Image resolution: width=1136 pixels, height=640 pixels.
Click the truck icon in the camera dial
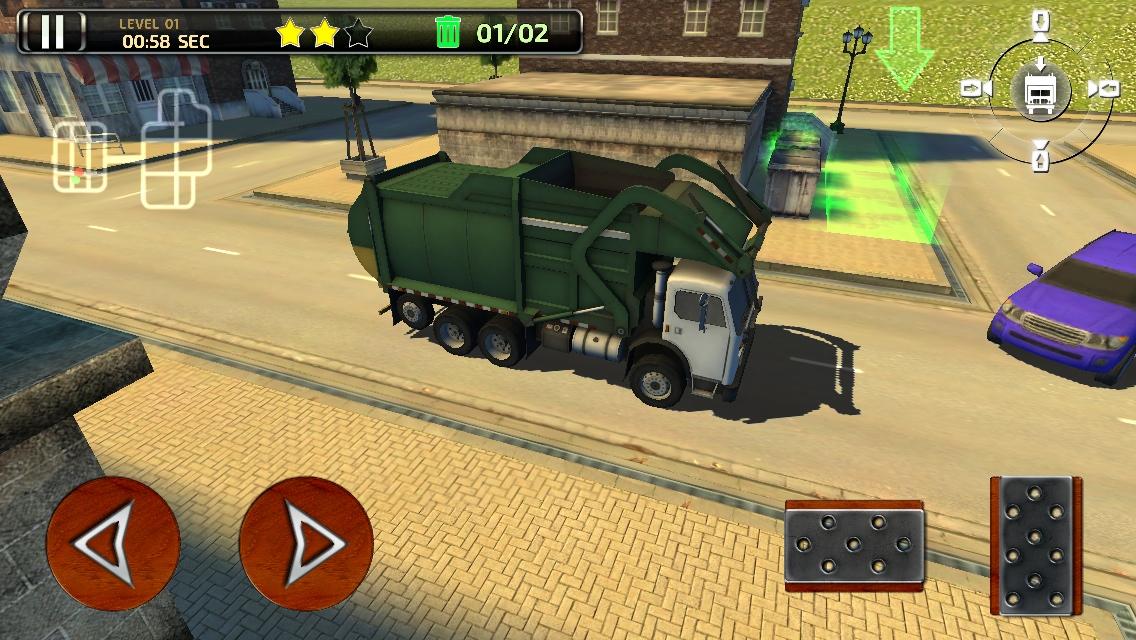point(1040,90)
